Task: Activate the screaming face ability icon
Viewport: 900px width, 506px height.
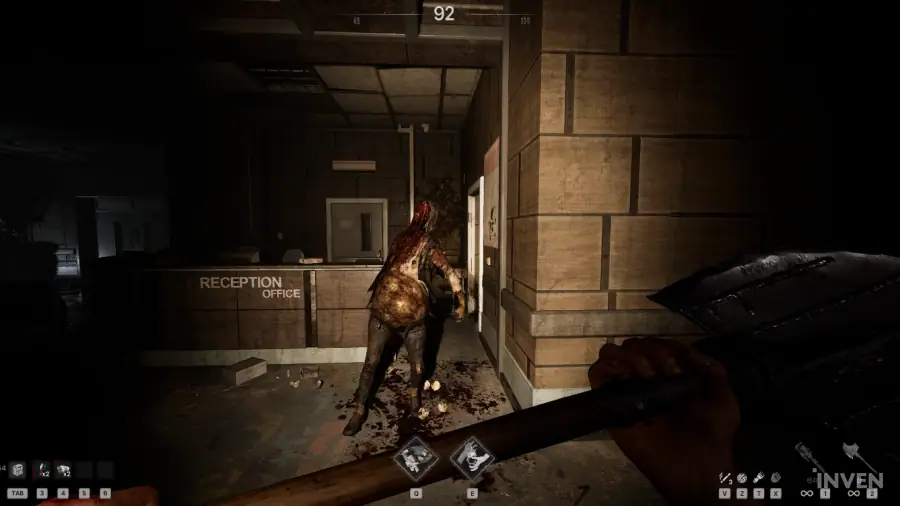Action: (x=471, y=459)
